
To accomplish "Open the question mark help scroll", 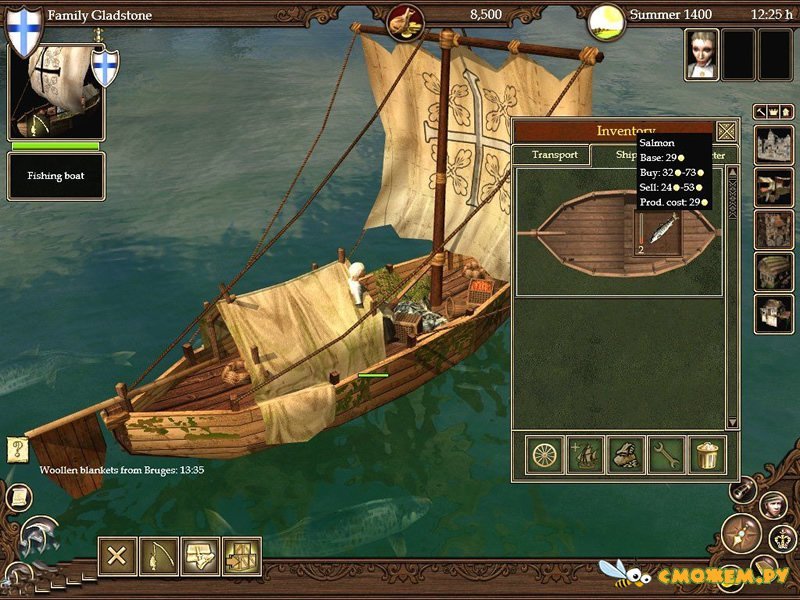I will coord(17,450).
